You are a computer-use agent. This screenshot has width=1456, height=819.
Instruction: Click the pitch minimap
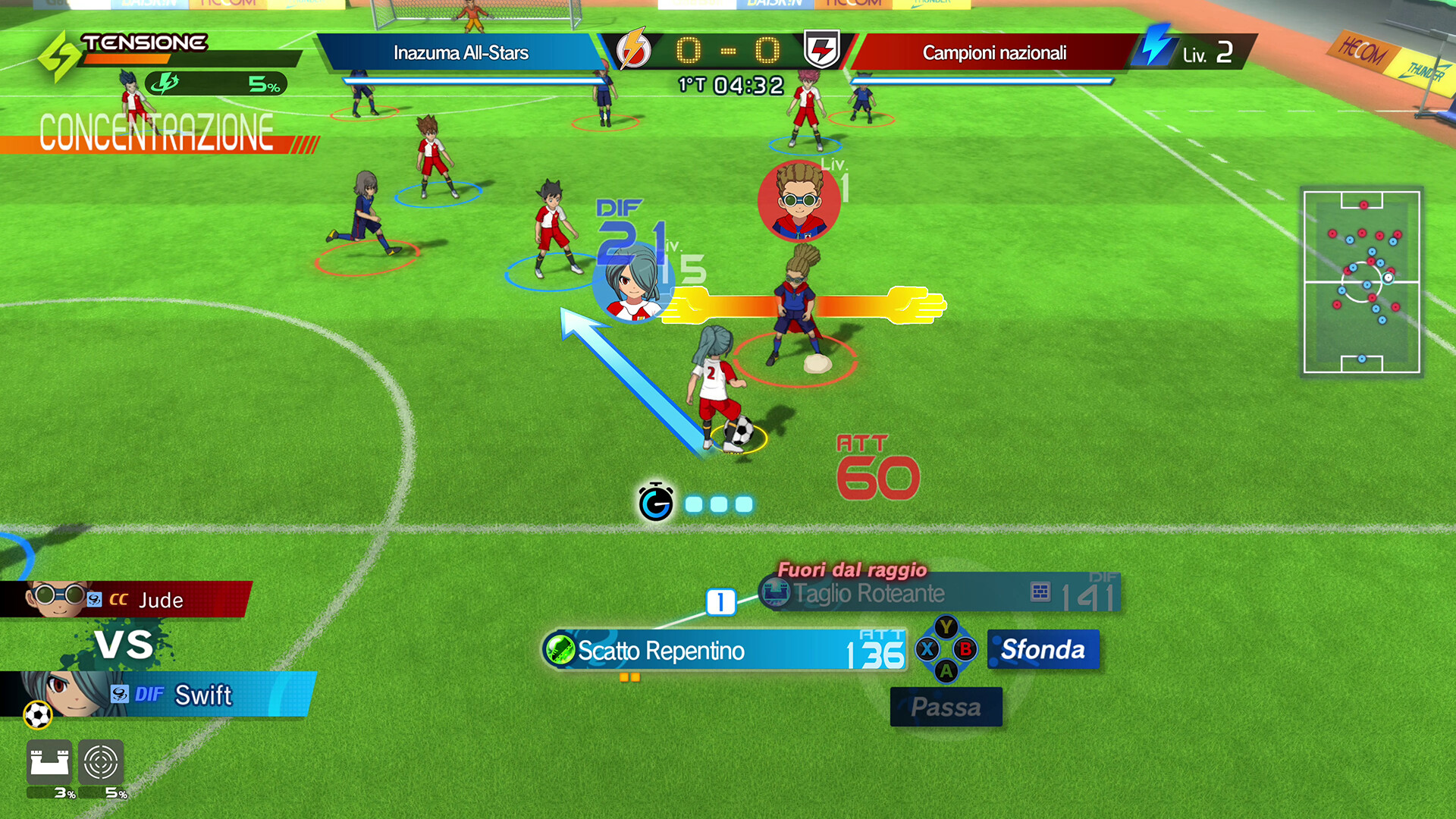coord(1361,281)
